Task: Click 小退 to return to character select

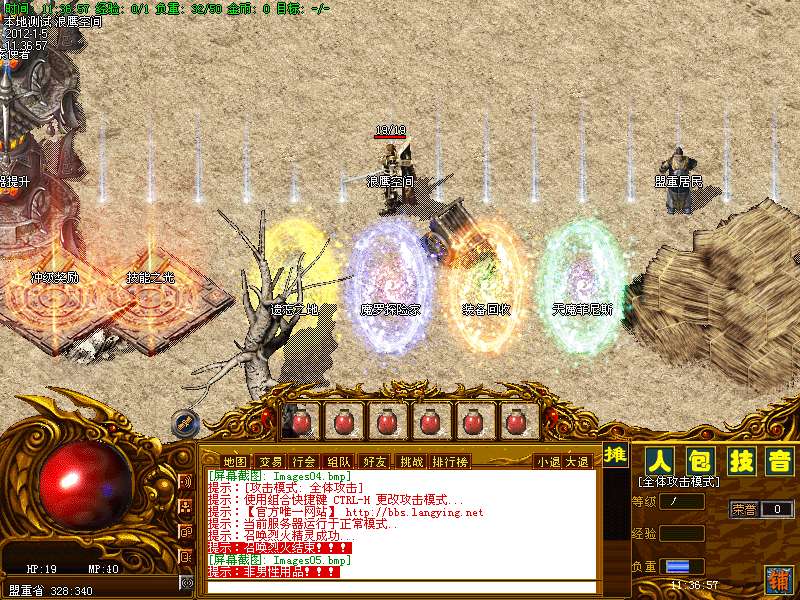Action: (548, 461)
